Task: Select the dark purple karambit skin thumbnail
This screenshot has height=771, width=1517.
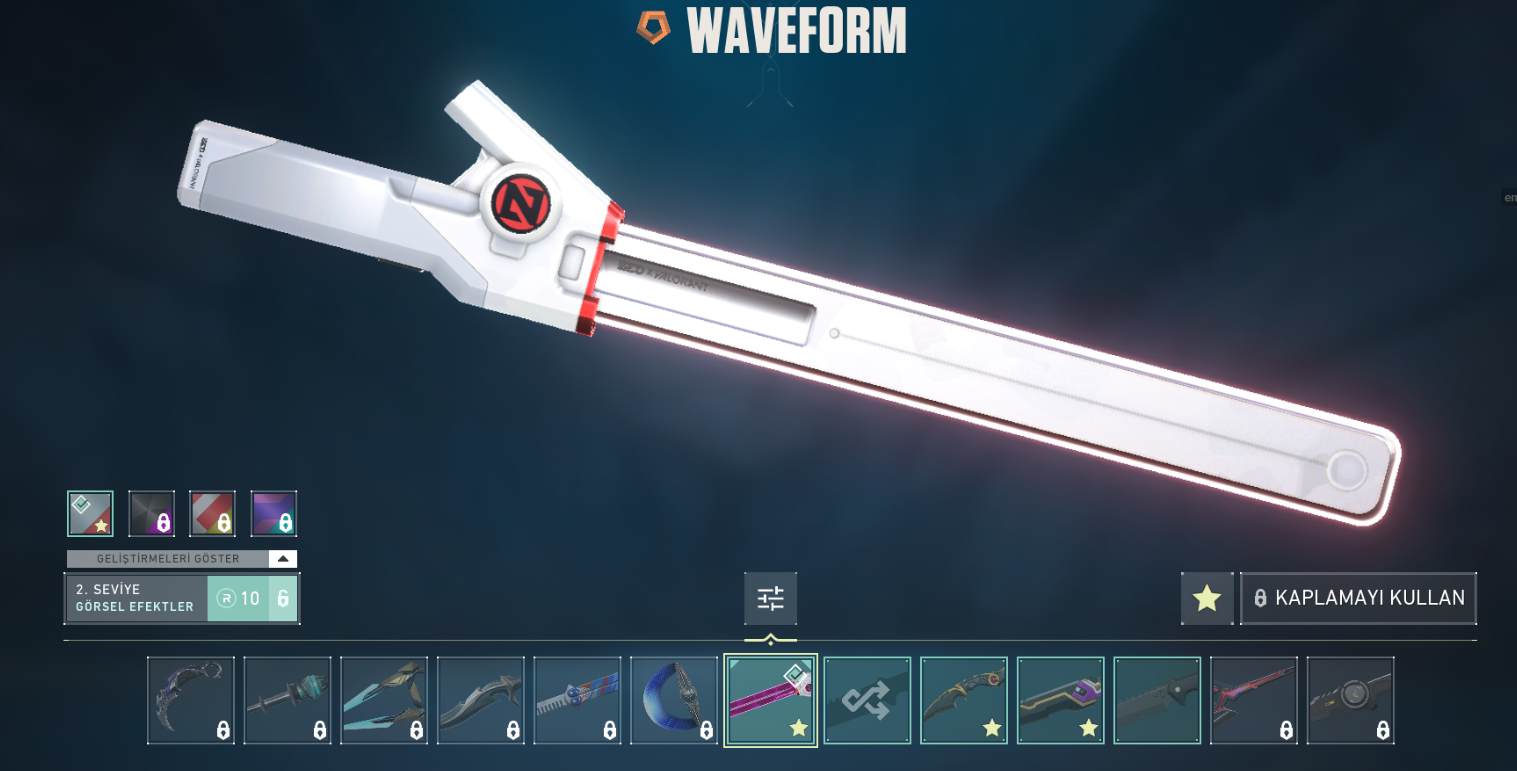Action: [x=191, y=700]
